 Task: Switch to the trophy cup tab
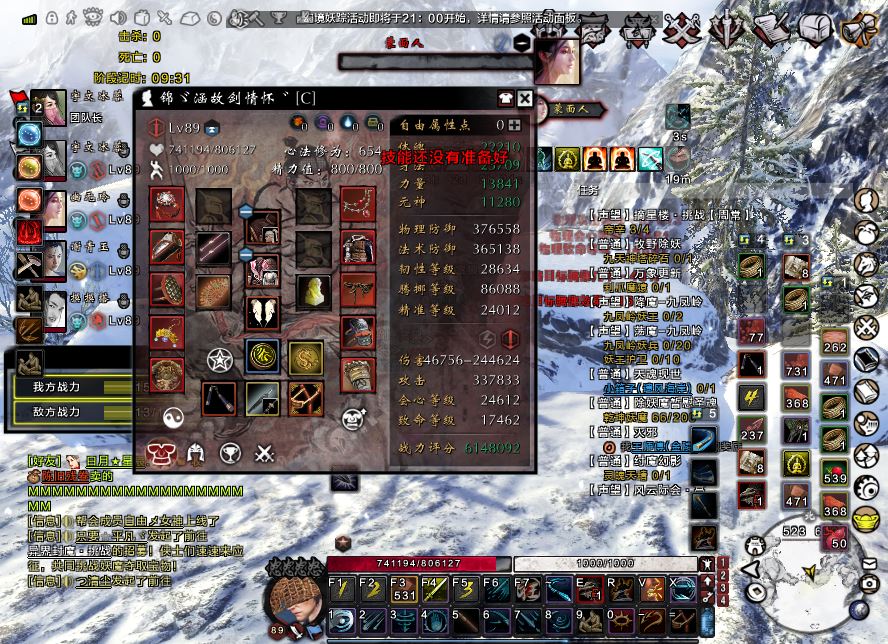pos(230,455)
